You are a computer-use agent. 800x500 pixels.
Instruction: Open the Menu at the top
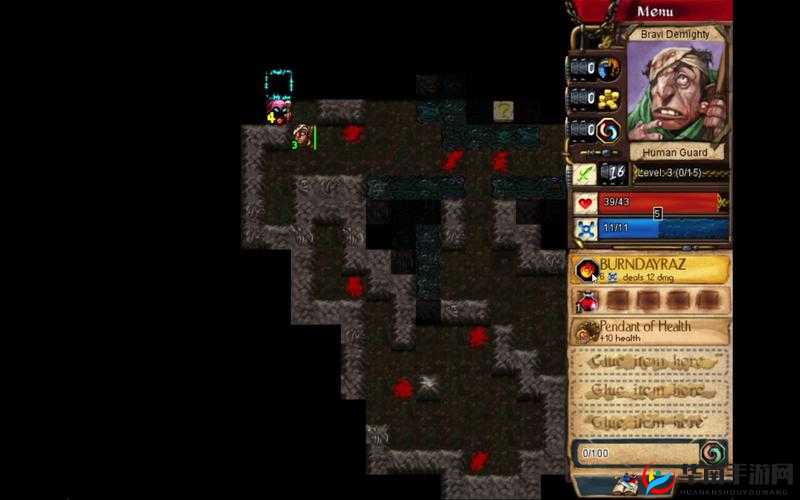click(655, 12)
